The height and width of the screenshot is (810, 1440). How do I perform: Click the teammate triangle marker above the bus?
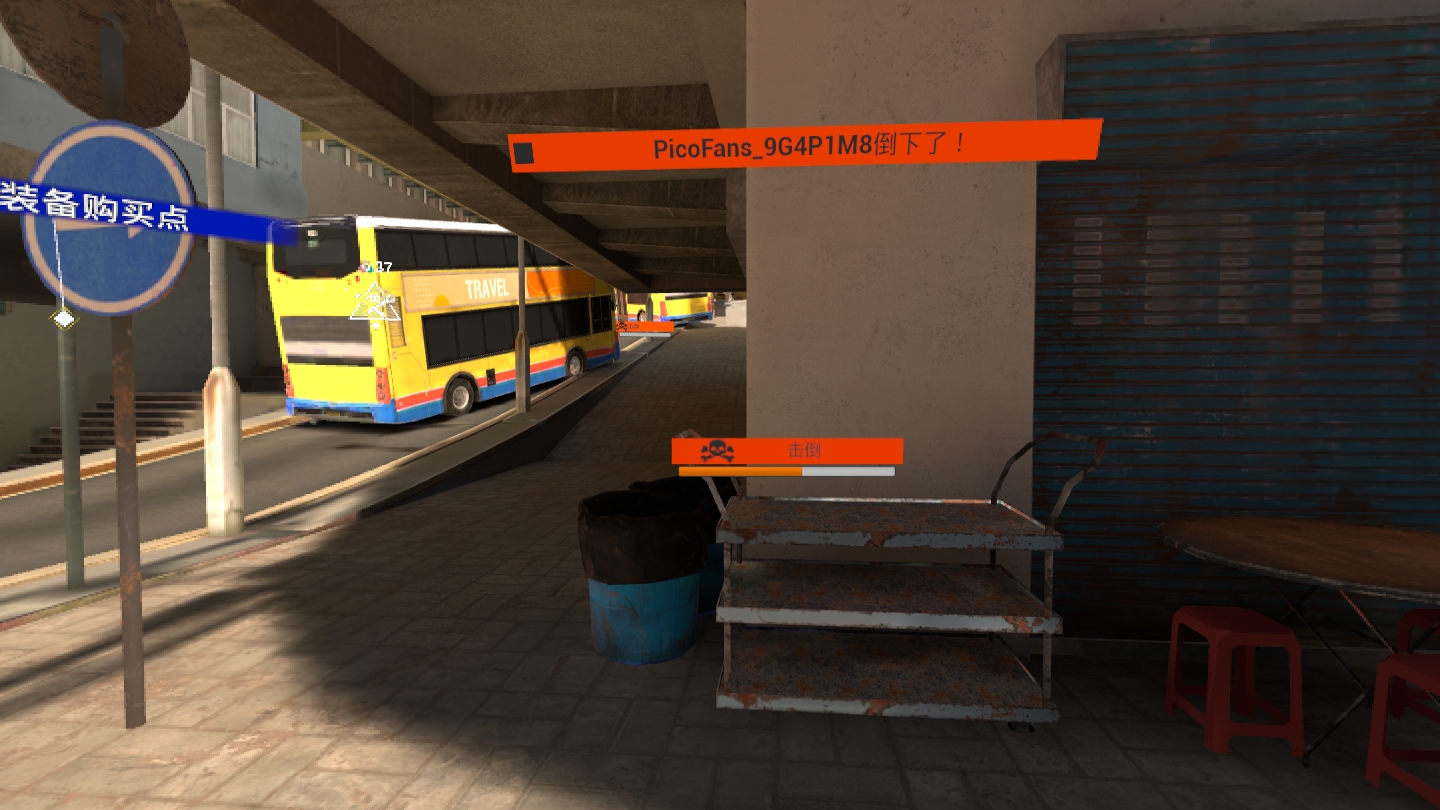[x=375, y=302]
